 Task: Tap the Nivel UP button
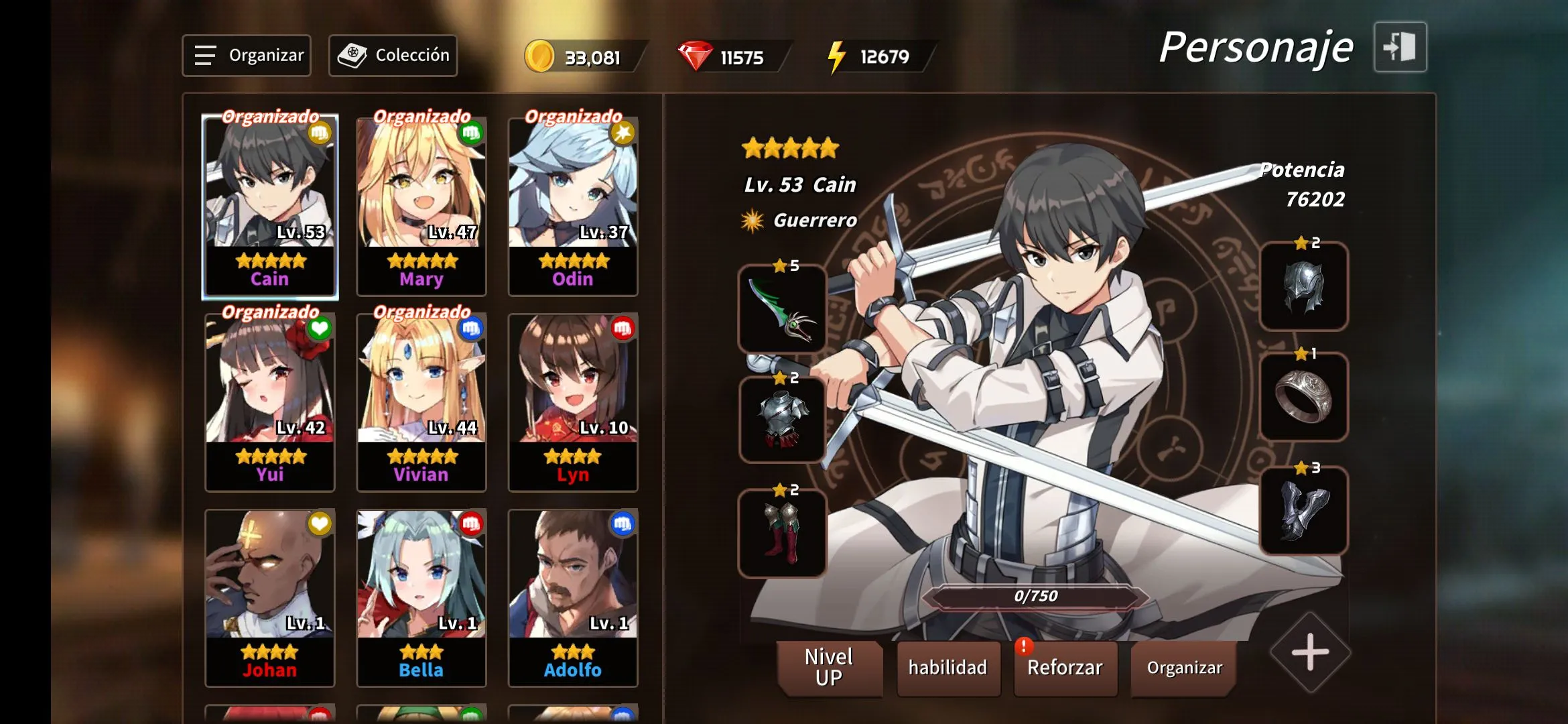pos(829,668)
